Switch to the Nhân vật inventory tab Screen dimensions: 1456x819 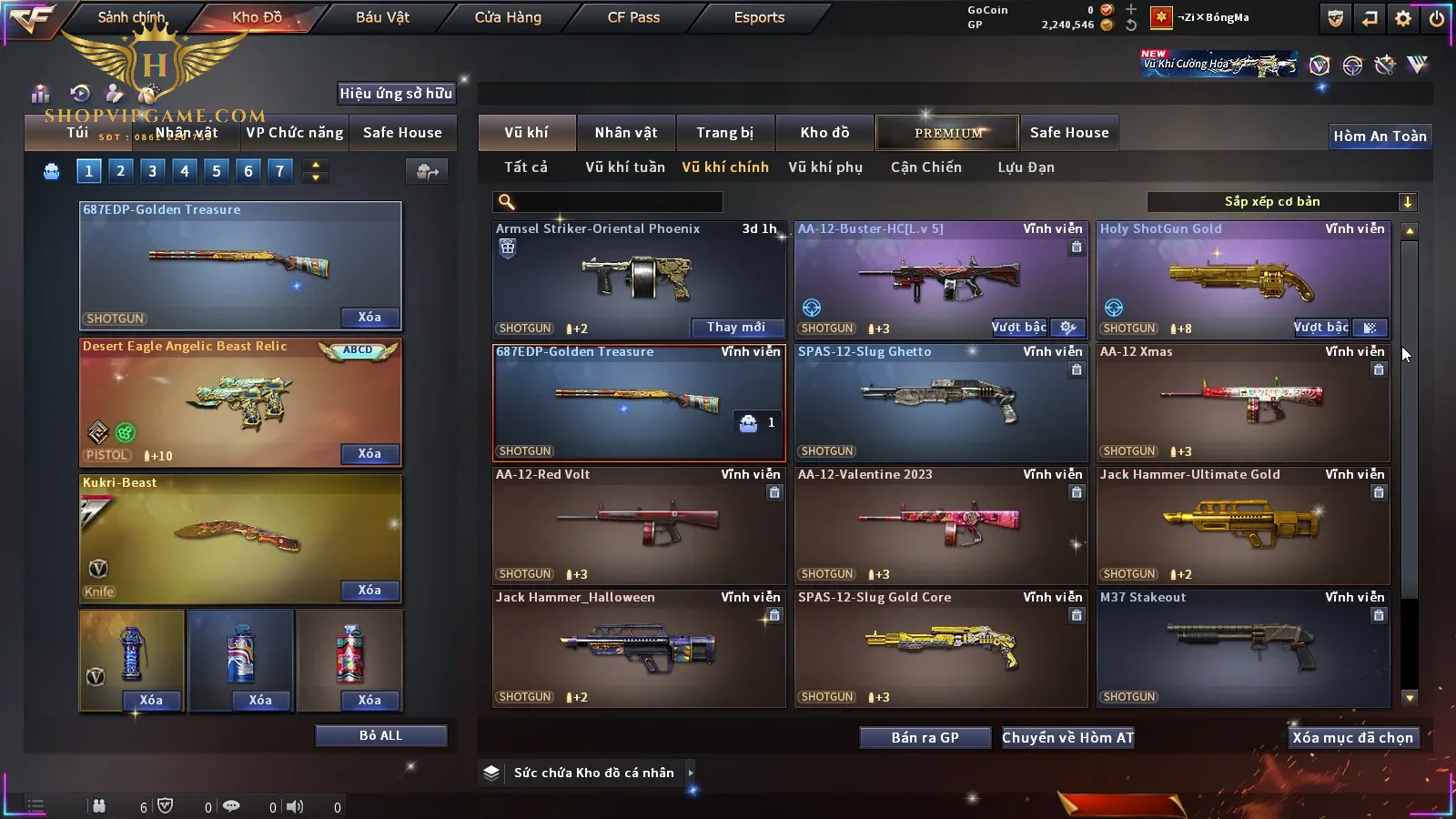click(x=625, y=133)
